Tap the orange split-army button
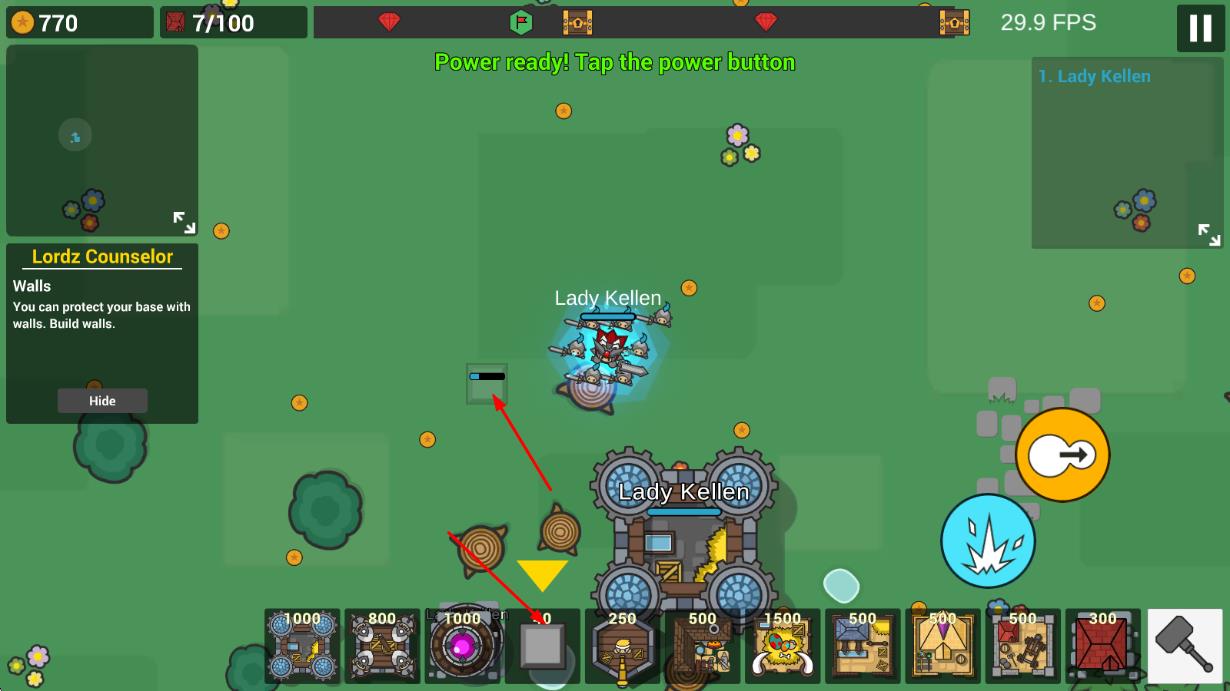The height and width of the screenshot is (691, 1230). [x=1062, y=455]
